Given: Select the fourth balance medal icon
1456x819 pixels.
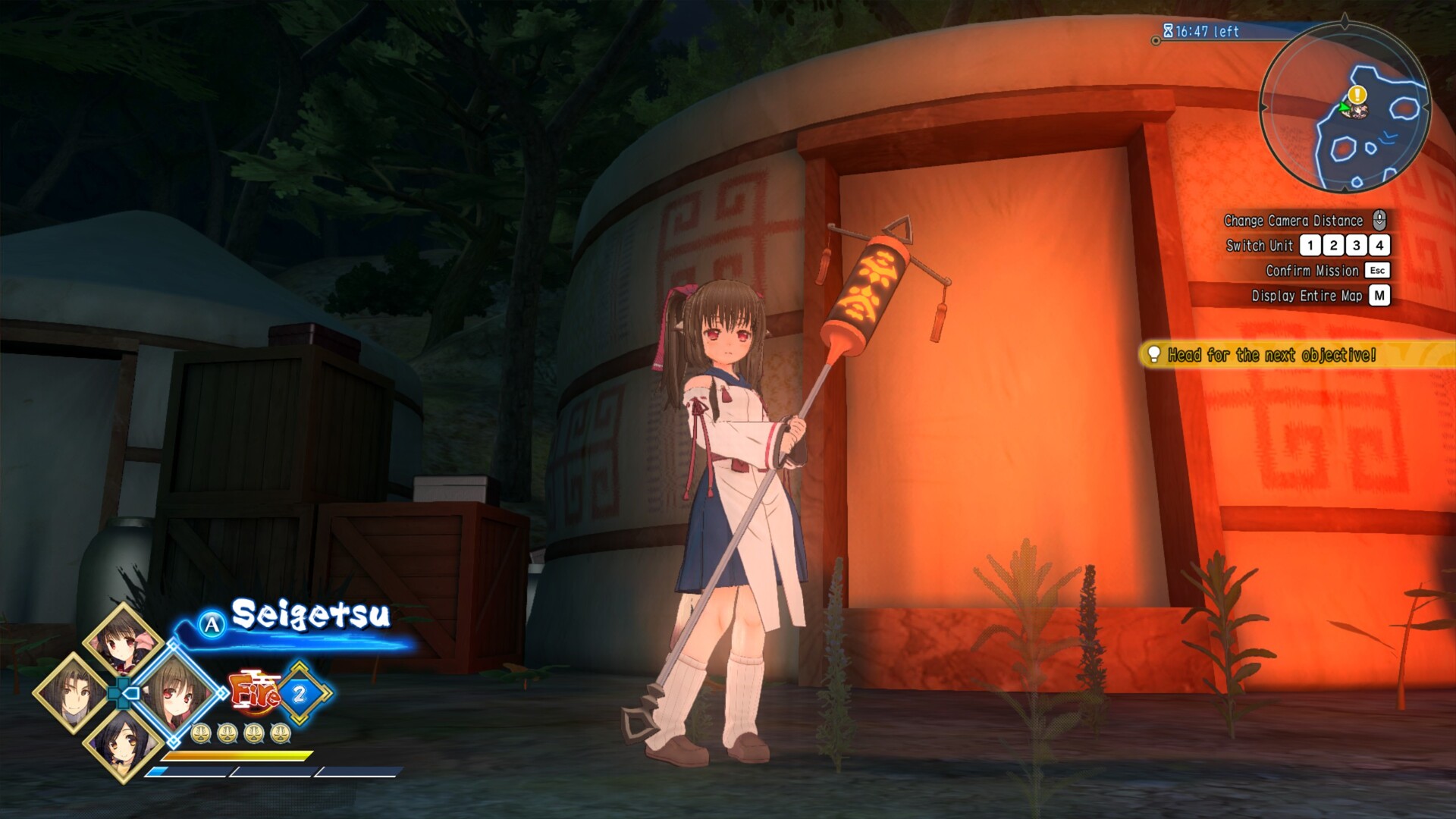Looking at the screenshot, I should pos(281,735).
